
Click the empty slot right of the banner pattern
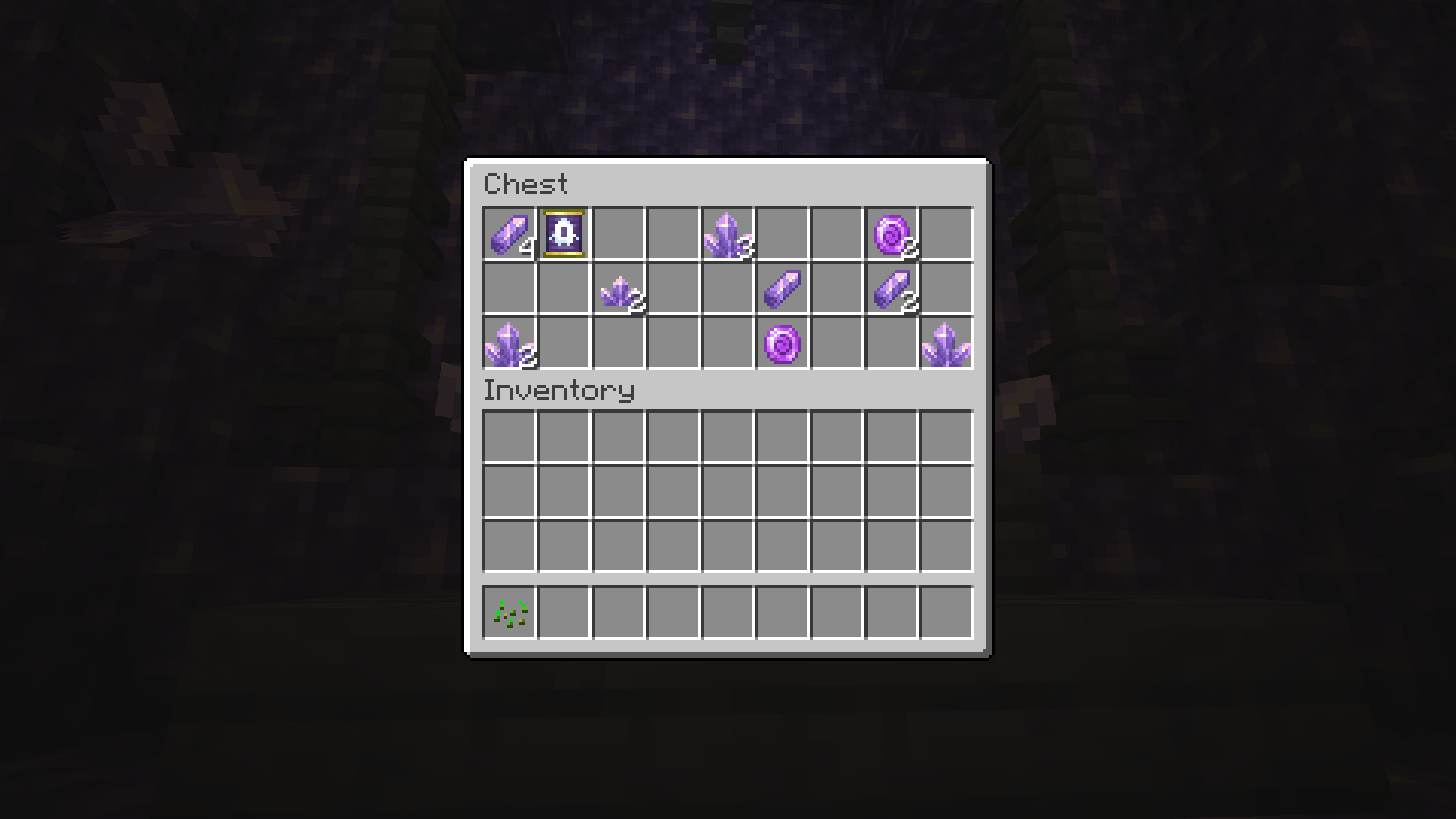click(x=618, y=234)
